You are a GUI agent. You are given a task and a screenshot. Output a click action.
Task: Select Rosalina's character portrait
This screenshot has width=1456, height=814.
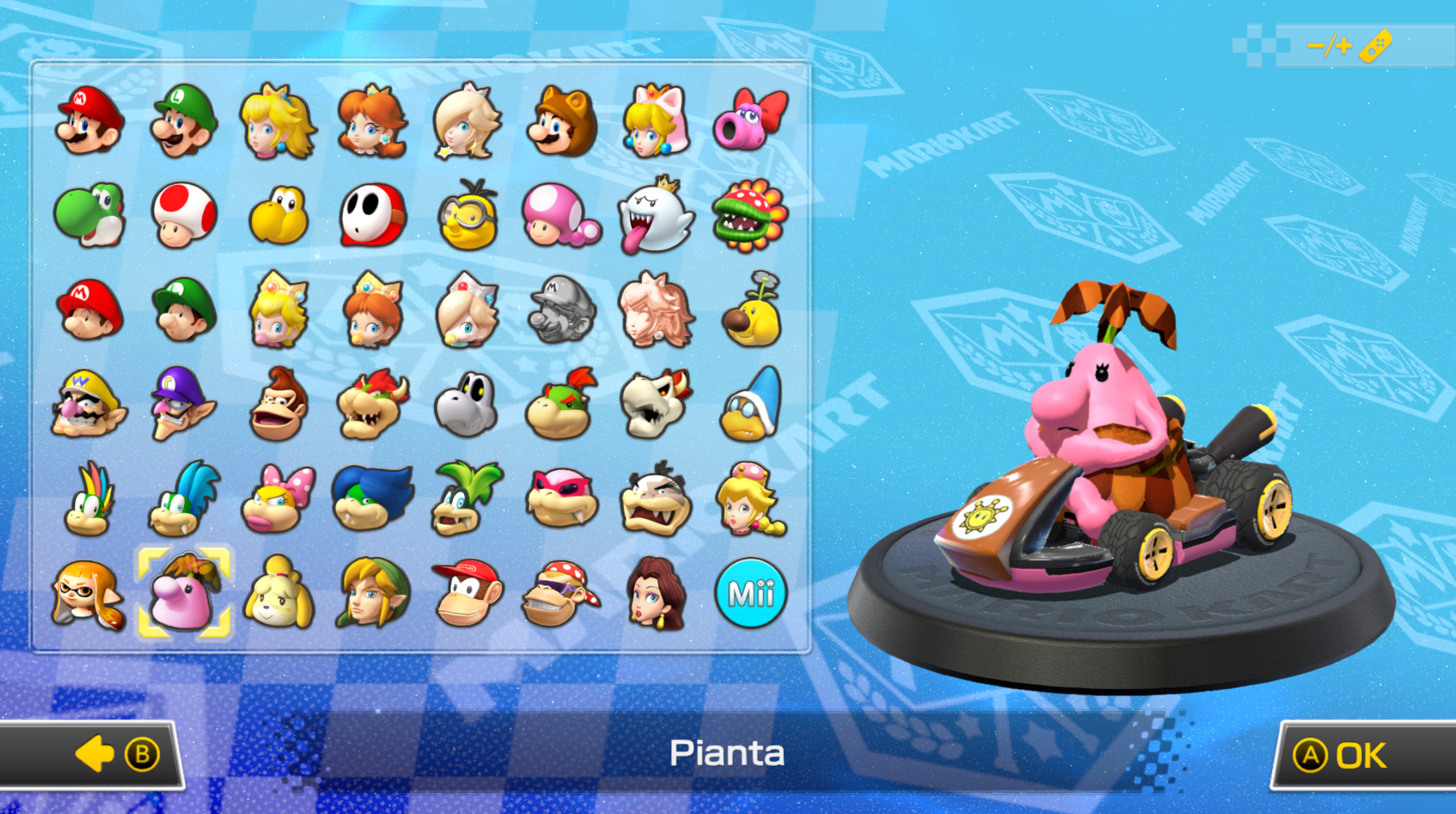click(x=465, y=123)
